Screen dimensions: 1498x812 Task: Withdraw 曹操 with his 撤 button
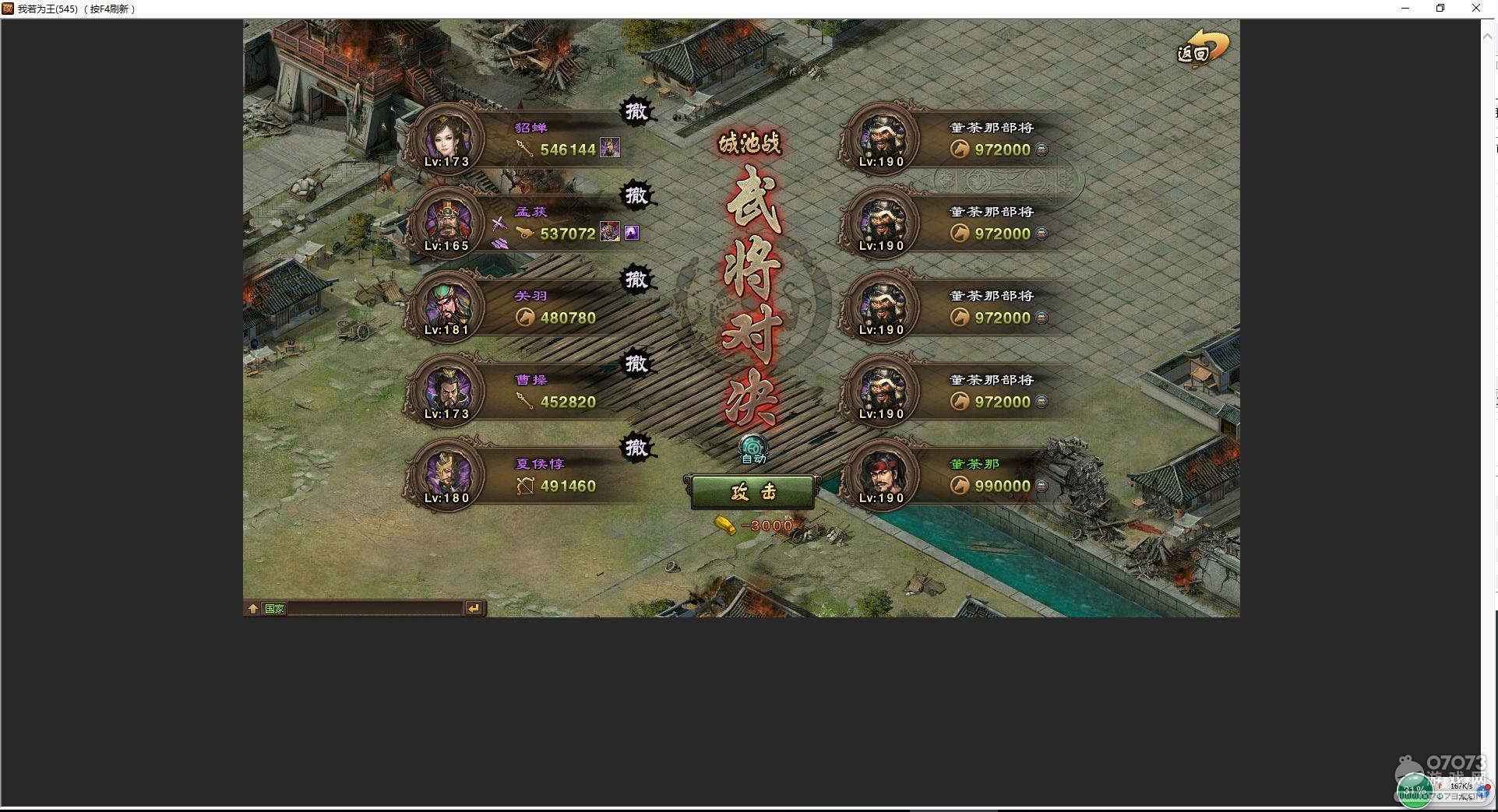[x=636, y=363]
